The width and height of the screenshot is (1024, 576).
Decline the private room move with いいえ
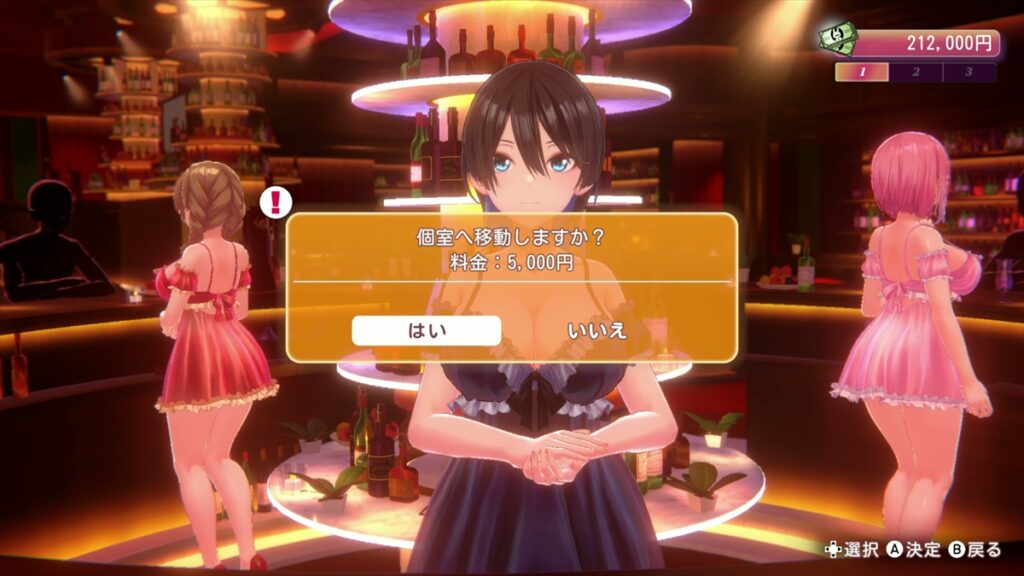tap(597, 330)
